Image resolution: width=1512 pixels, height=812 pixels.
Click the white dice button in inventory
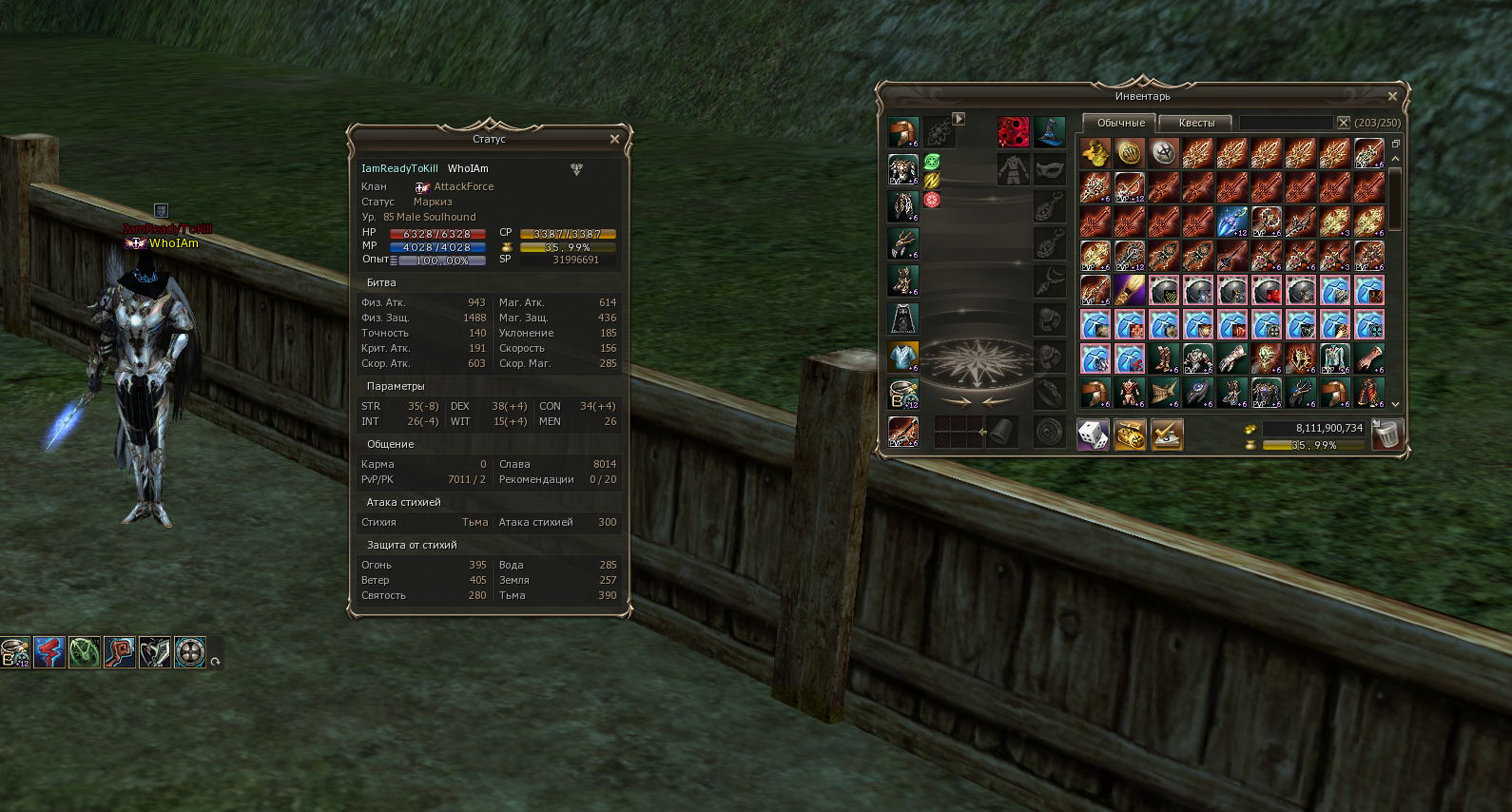[x=1094, y=435]
